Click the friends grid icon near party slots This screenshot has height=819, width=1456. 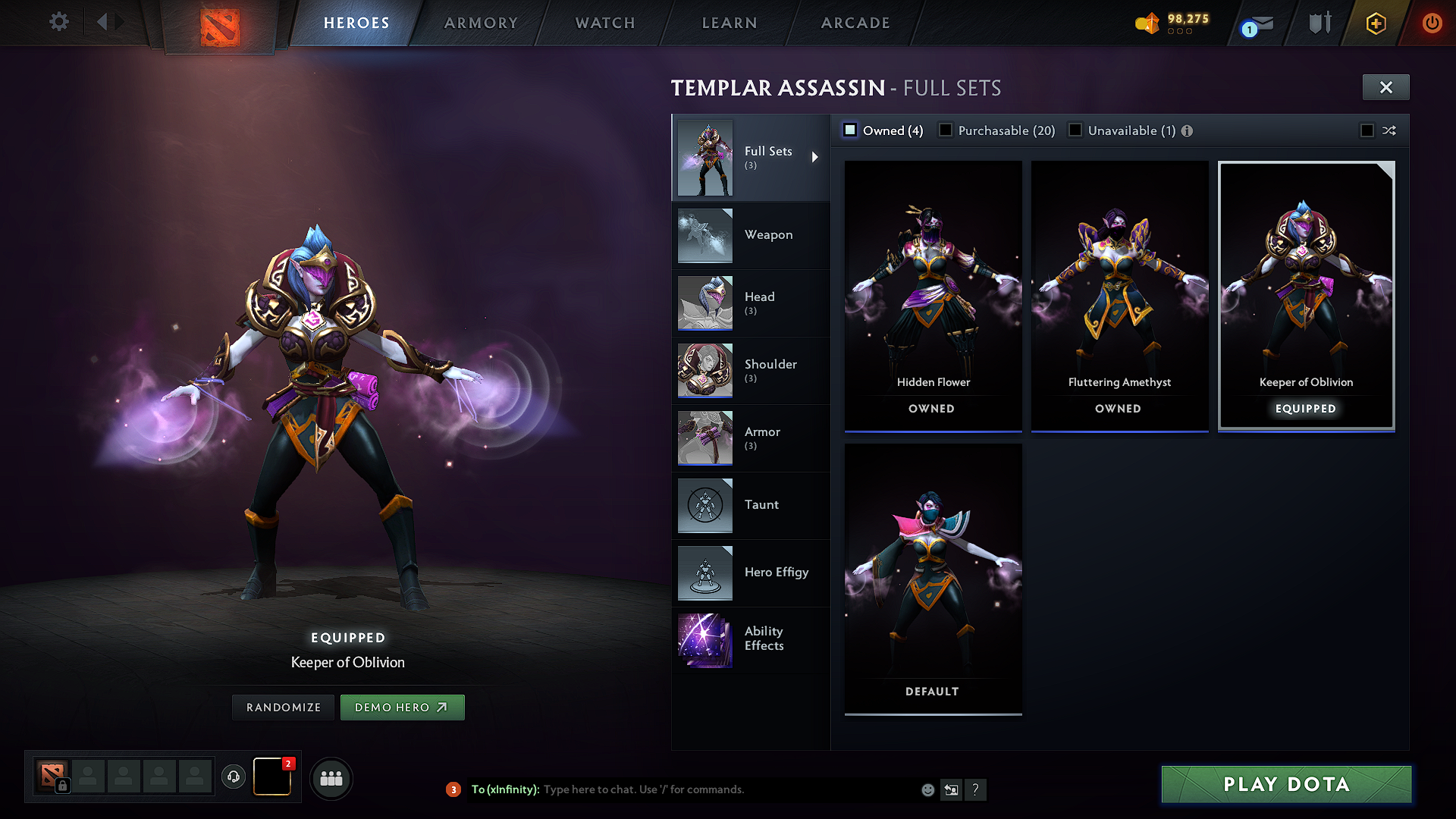331,778
